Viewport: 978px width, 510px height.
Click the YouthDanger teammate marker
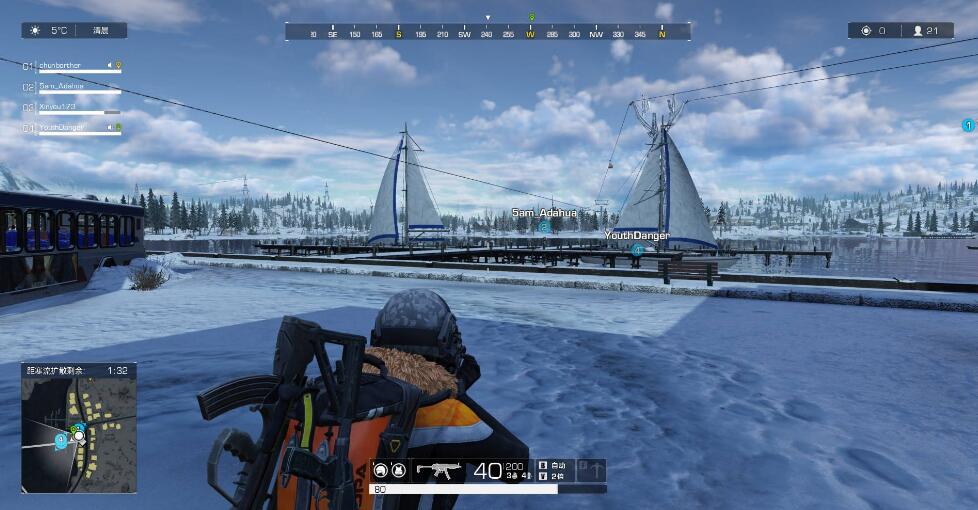coord(637,249)
